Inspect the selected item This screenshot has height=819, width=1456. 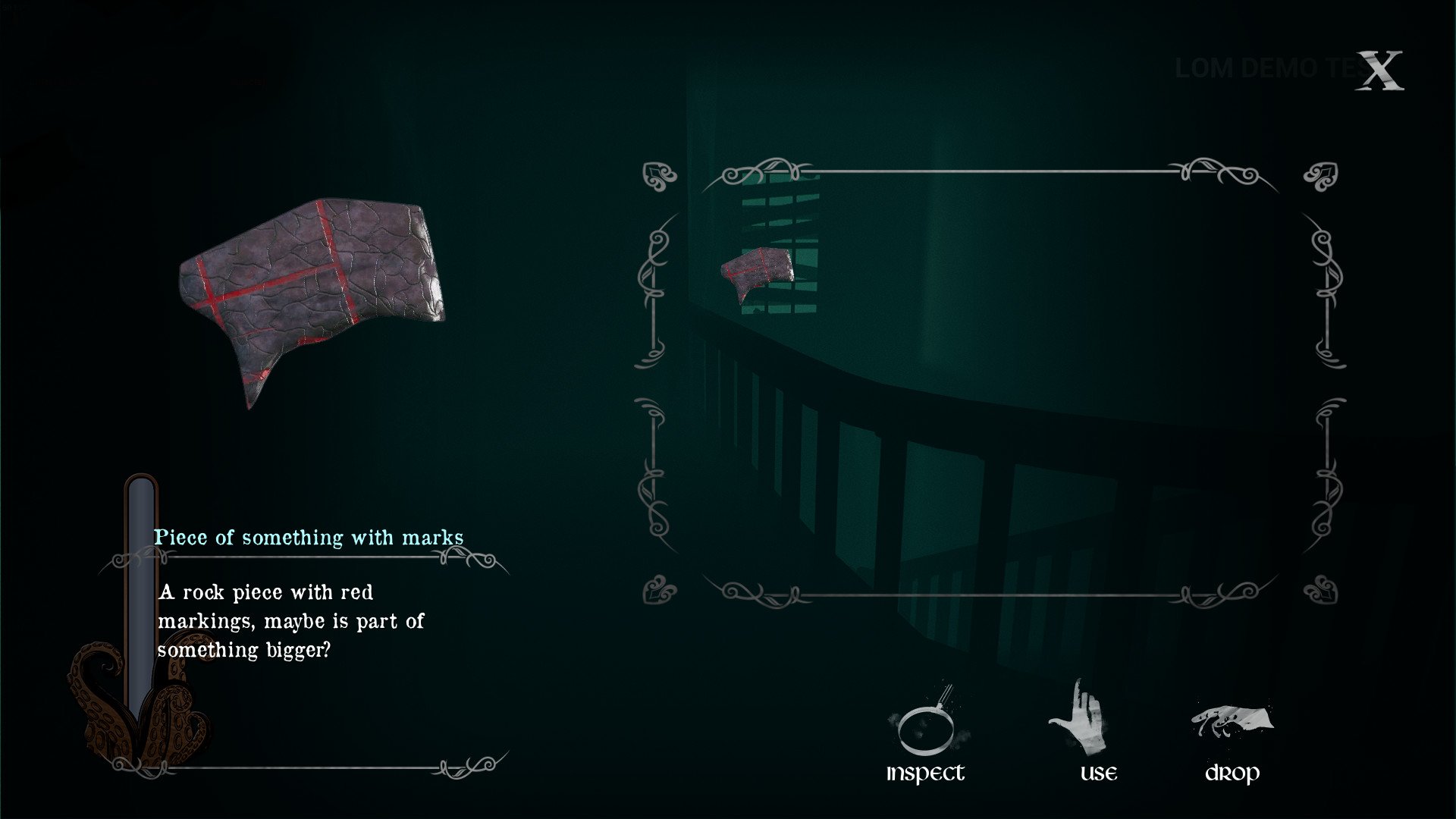(925, 733)
